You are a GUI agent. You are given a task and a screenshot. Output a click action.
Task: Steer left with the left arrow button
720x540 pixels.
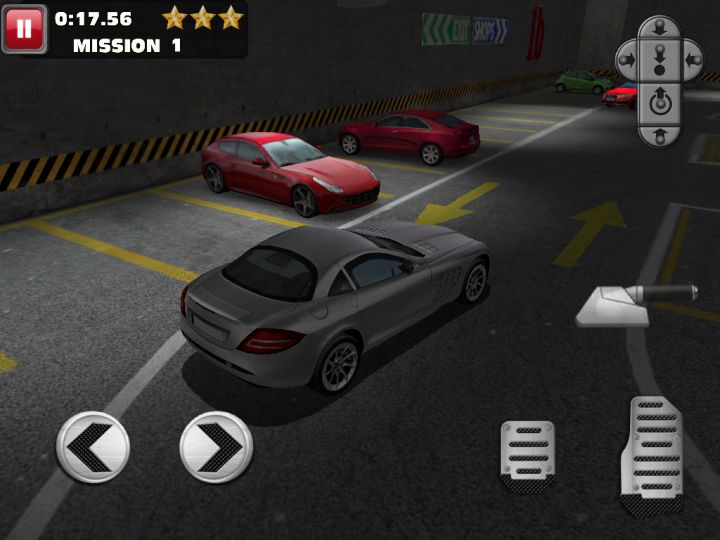[93, 447]
